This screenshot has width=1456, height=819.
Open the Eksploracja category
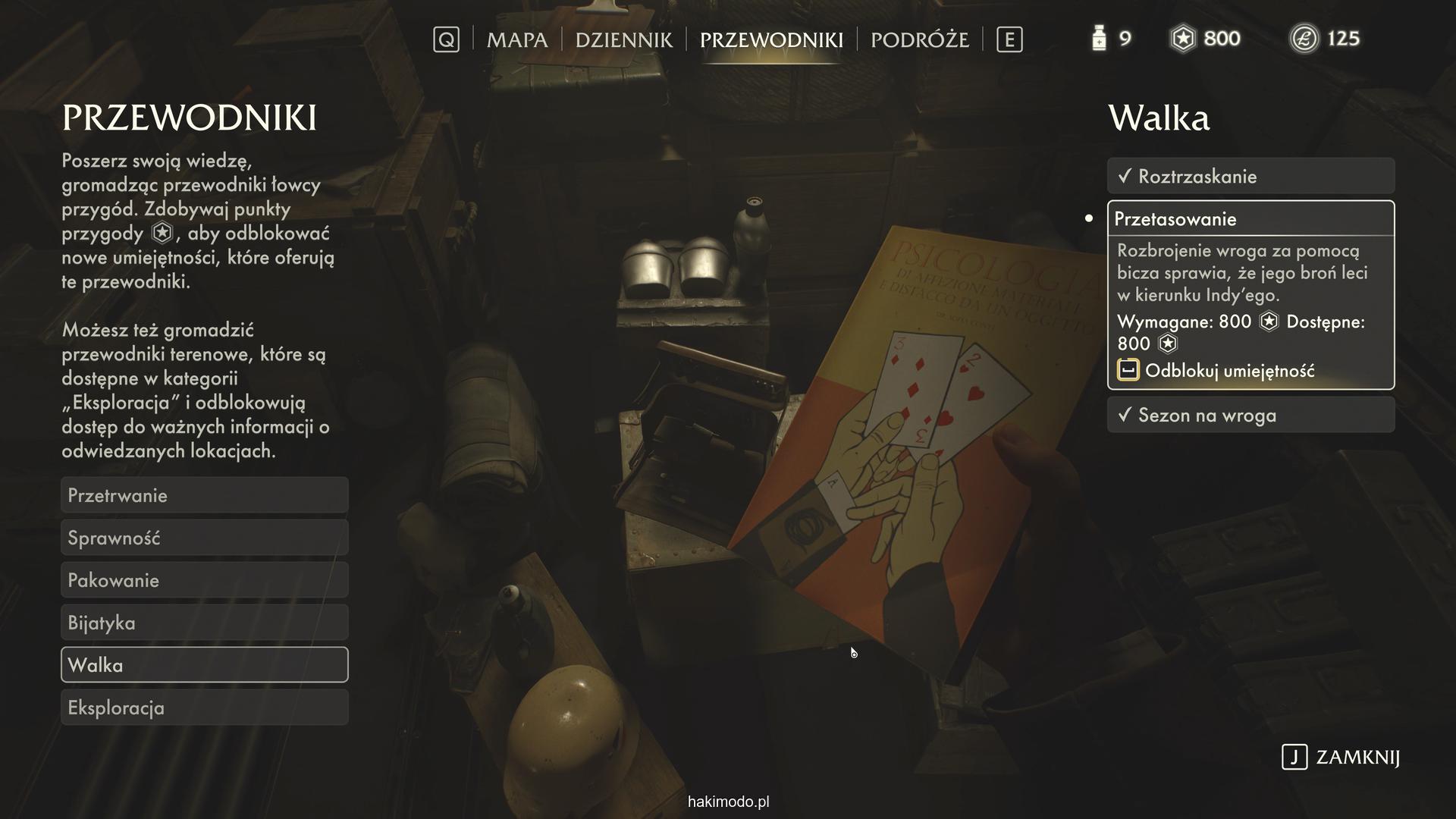pos(204,708)
